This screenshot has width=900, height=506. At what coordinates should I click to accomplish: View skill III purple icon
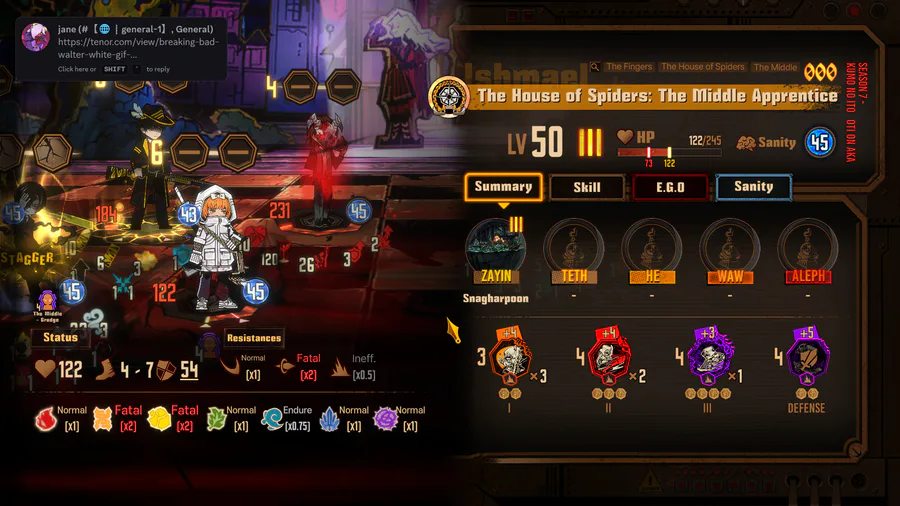click(x=707, y=355)
